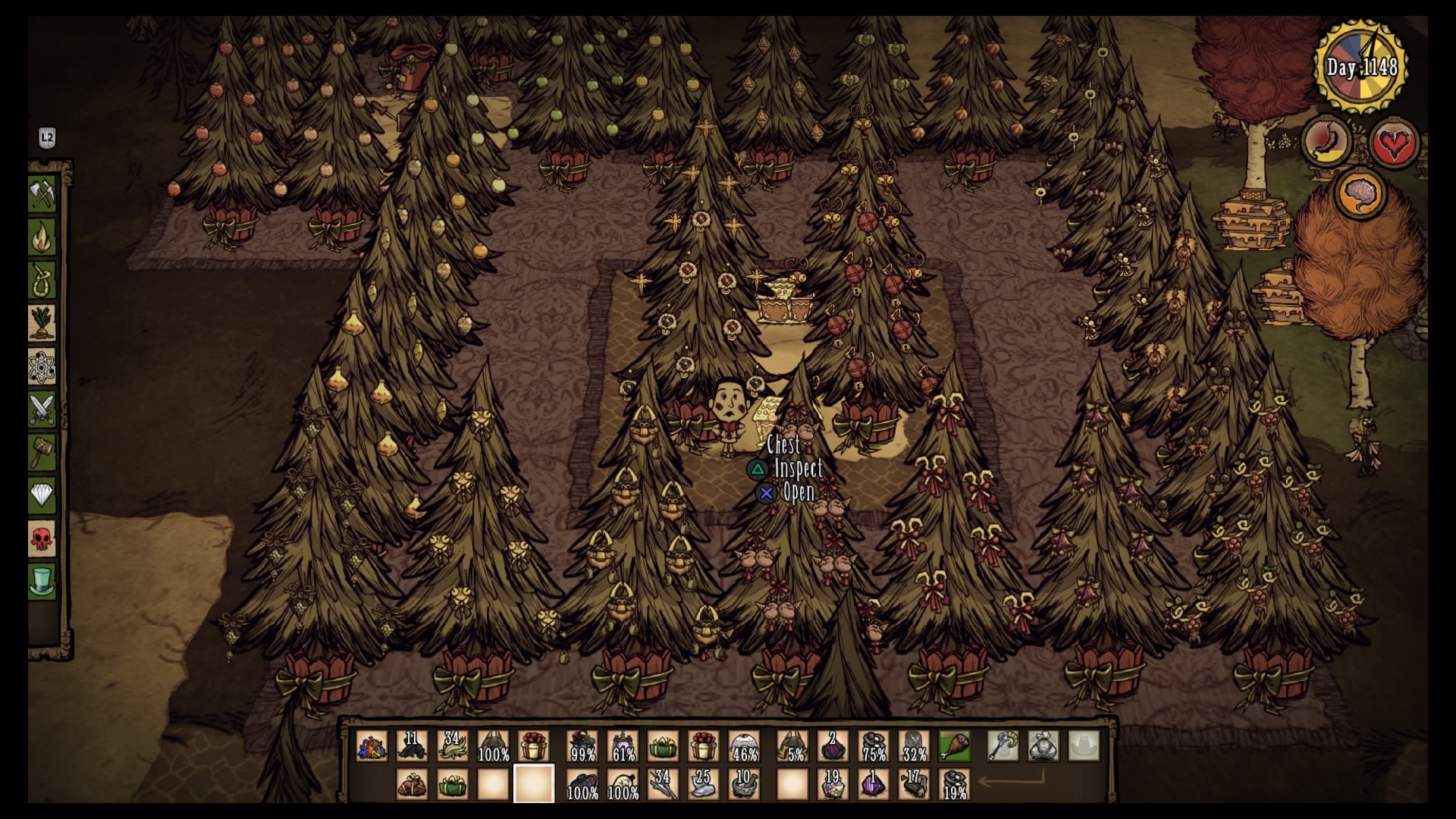
Task: Open the Fire crafting tab
Action: click(x=42, y=238)
